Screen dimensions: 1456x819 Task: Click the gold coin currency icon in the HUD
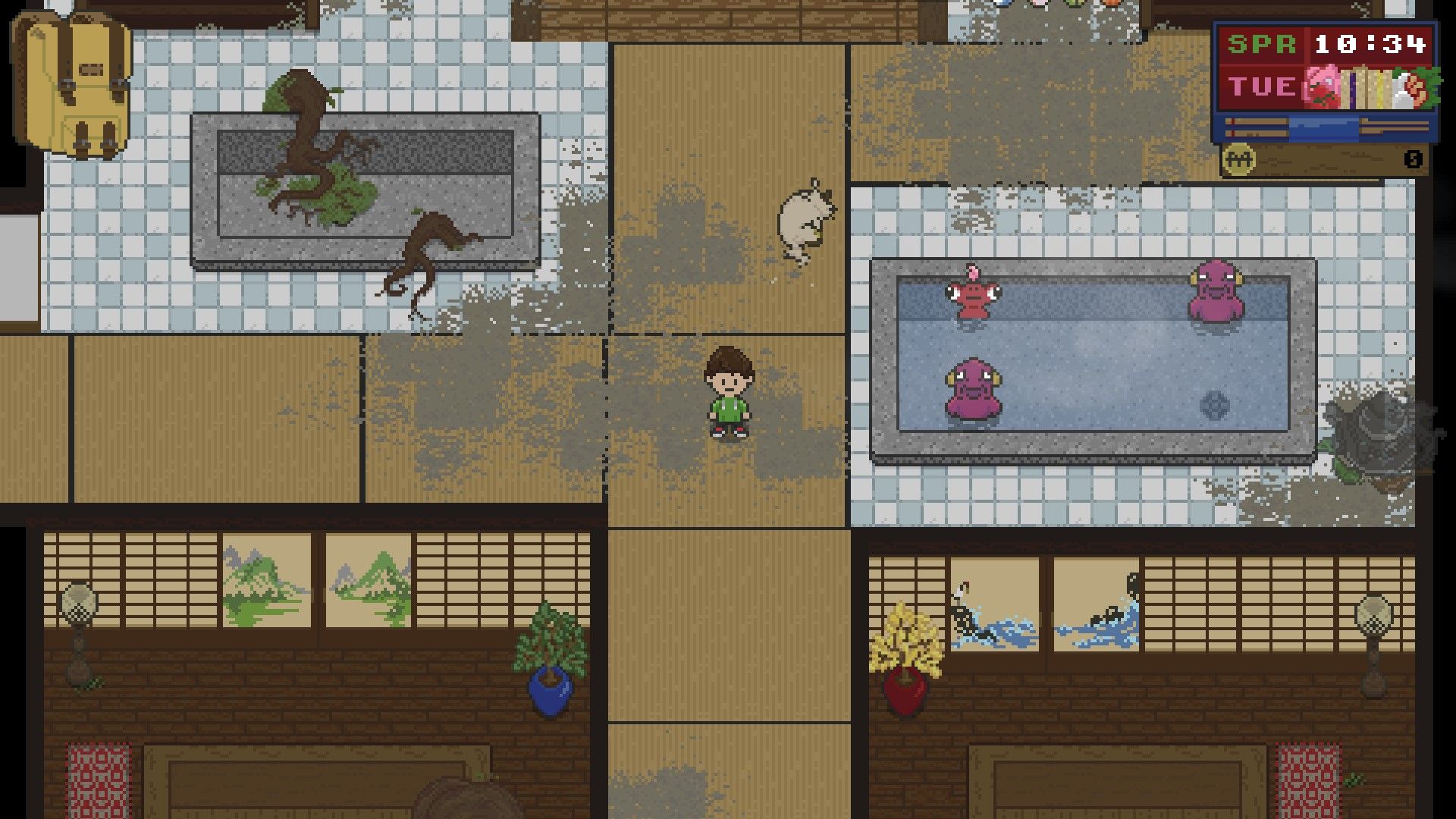point(1241,161)
